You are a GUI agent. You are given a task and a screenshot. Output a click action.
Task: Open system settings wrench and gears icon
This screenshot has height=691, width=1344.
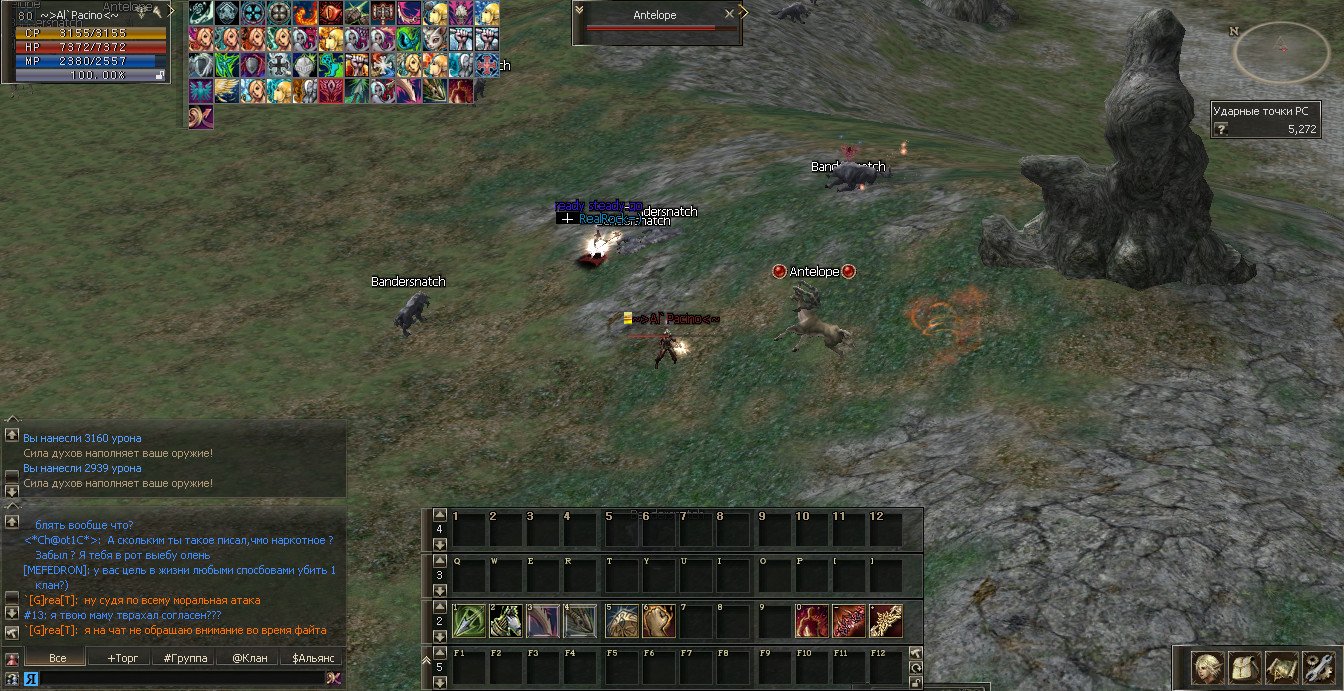coord(1319,667)
